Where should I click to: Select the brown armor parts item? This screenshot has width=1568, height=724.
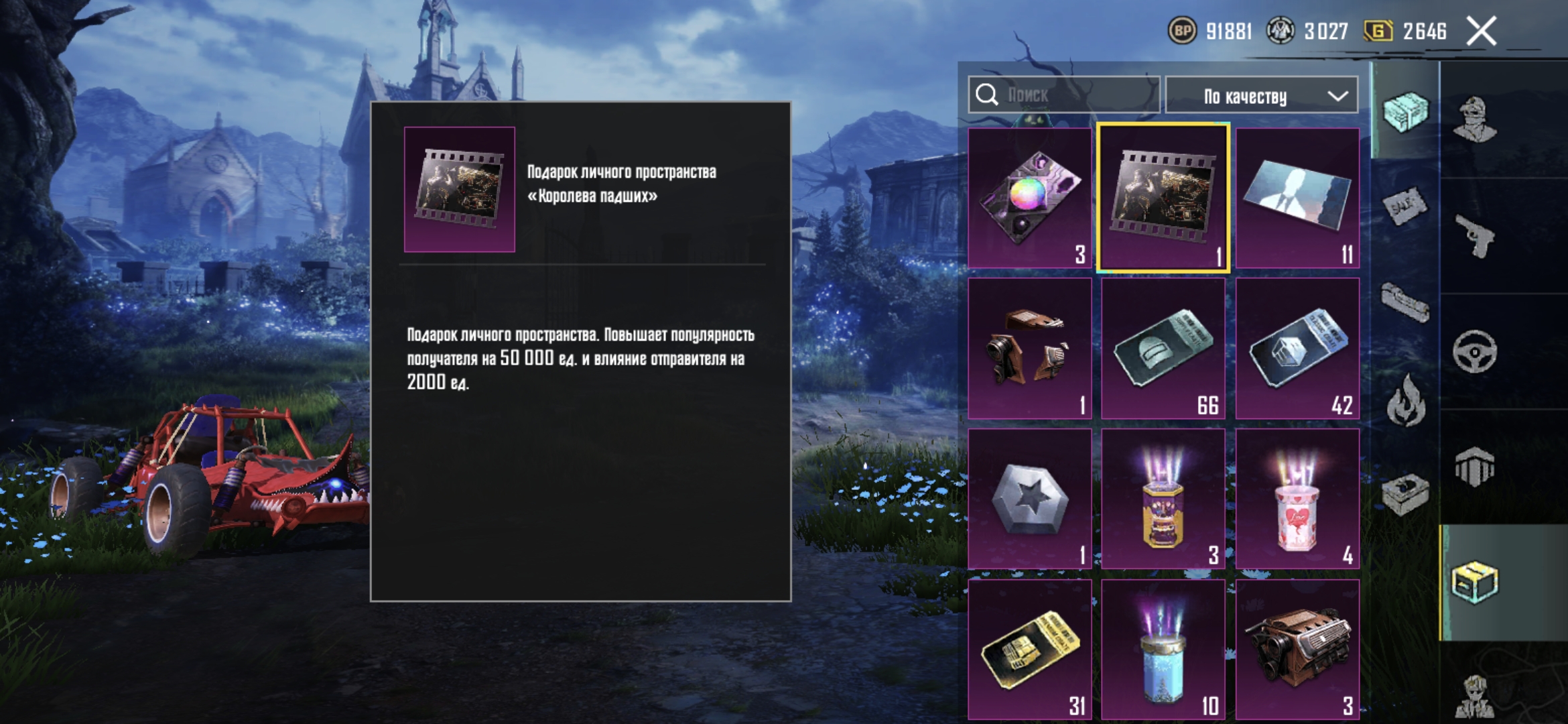click(x=1030, y=349)
